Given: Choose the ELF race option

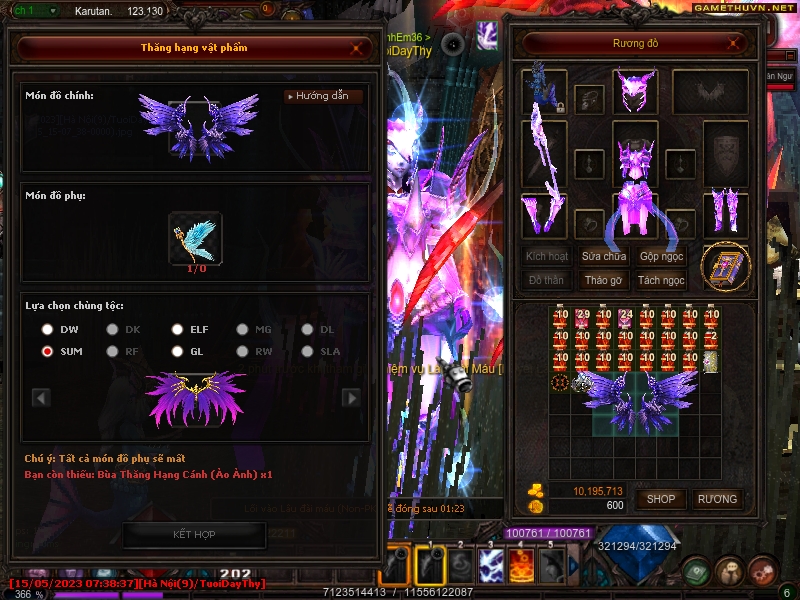Looking at the screenshot, I should point(177,329).
